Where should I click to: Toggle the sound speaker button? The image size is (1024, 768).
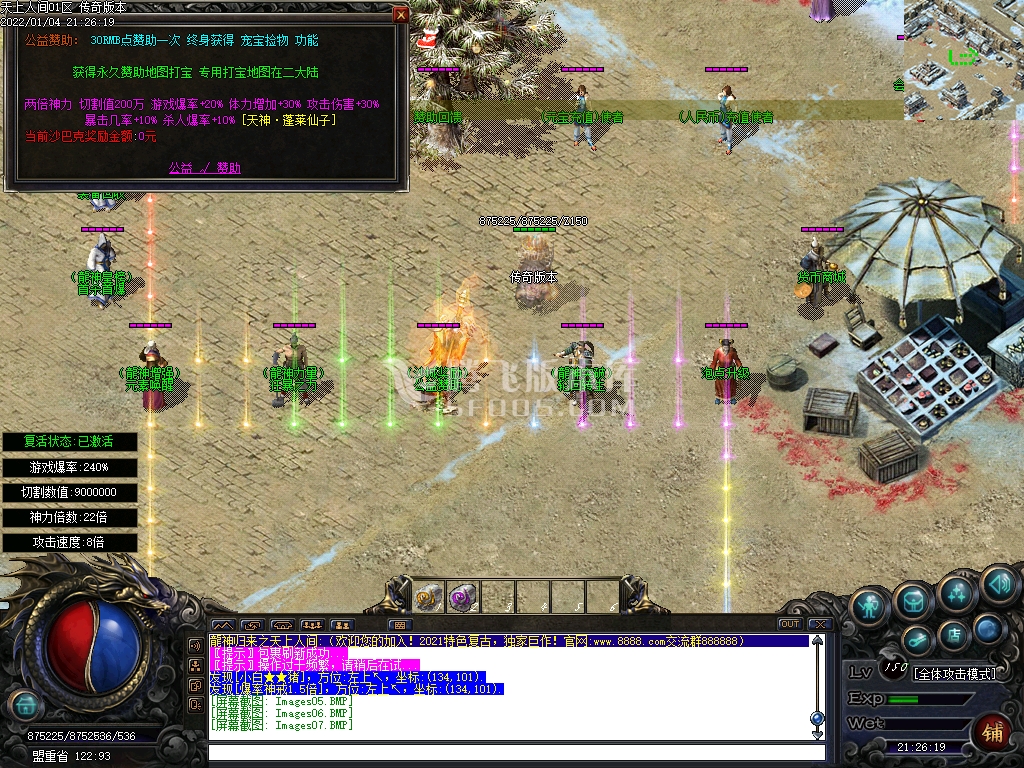[998, 583]
